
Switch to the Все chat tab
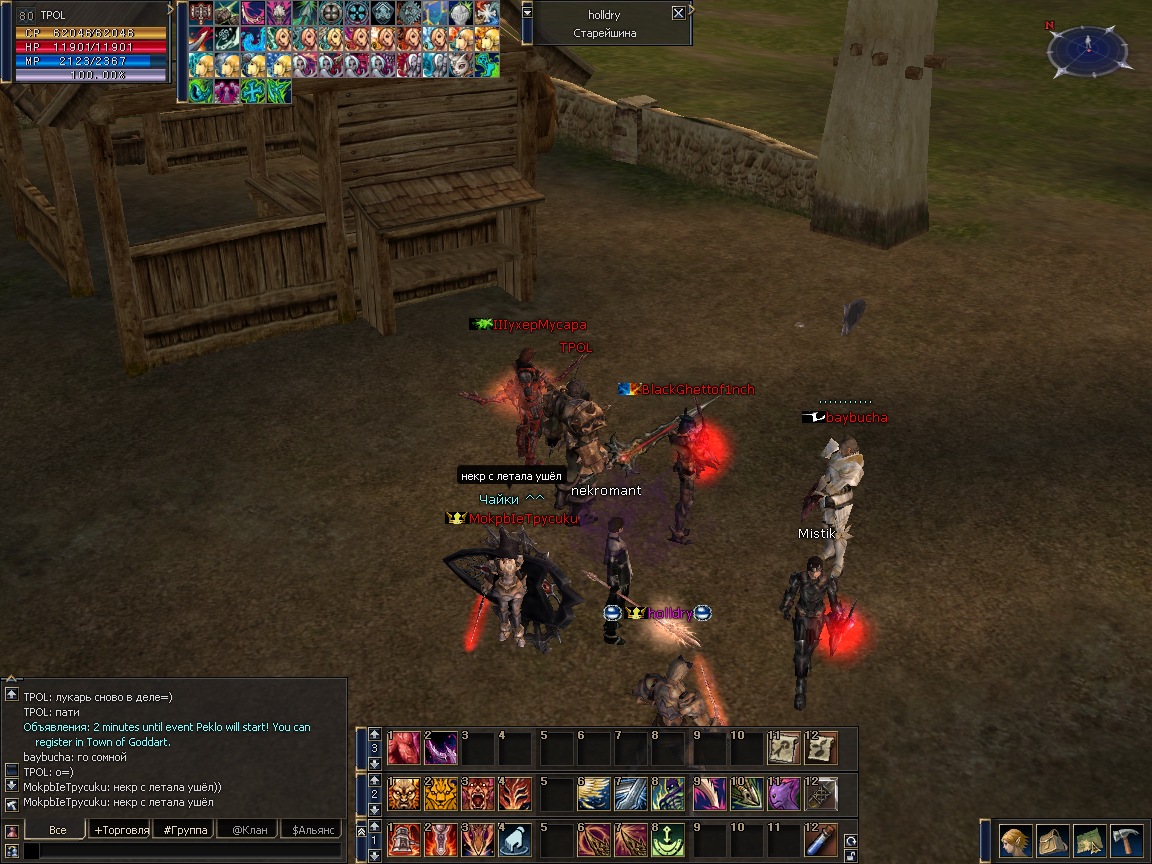(58, 830)
